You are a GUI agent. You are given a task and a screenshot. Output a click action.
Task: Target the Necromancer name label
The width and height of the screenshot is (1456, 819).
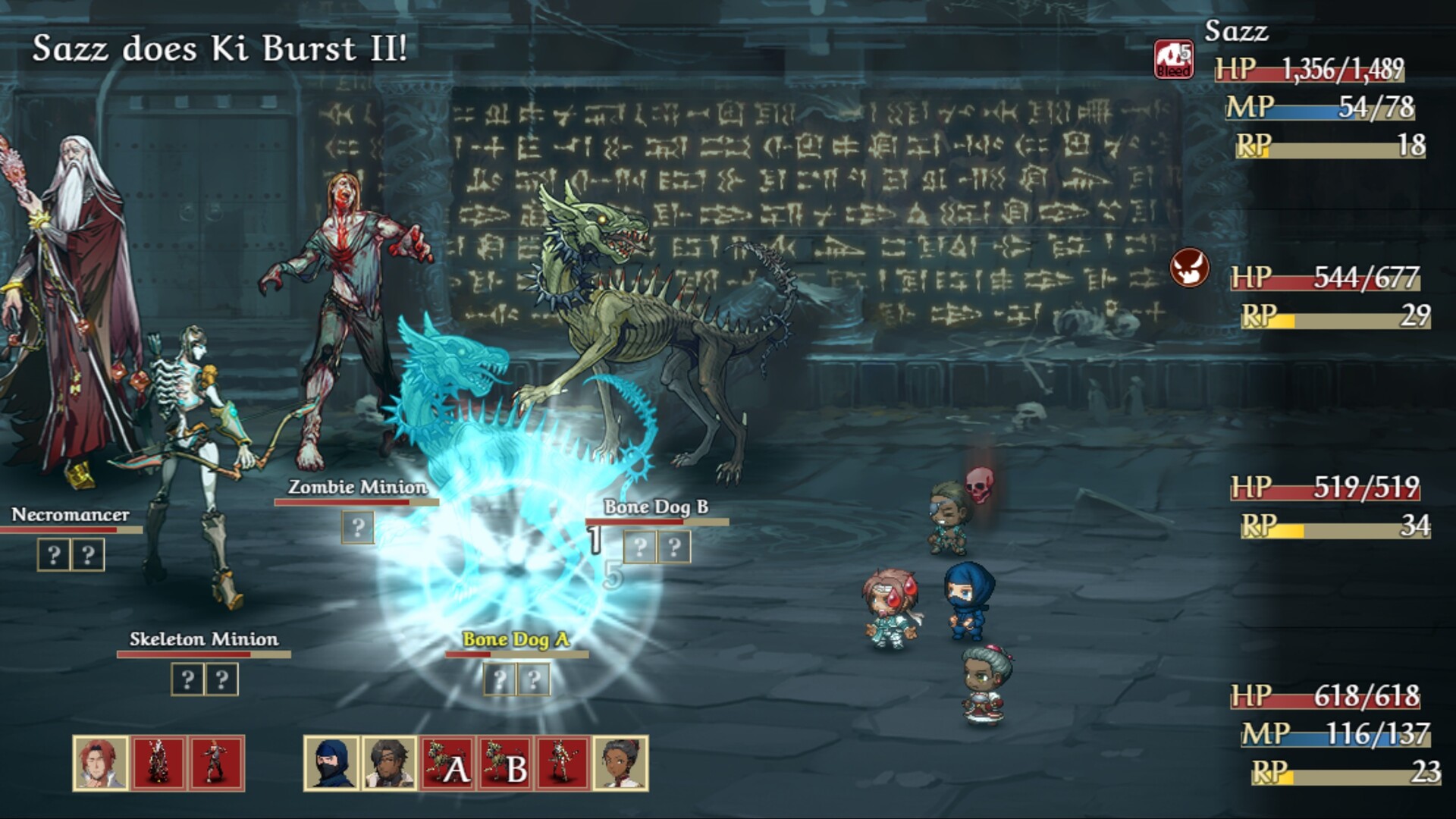(x=70, y=515)
